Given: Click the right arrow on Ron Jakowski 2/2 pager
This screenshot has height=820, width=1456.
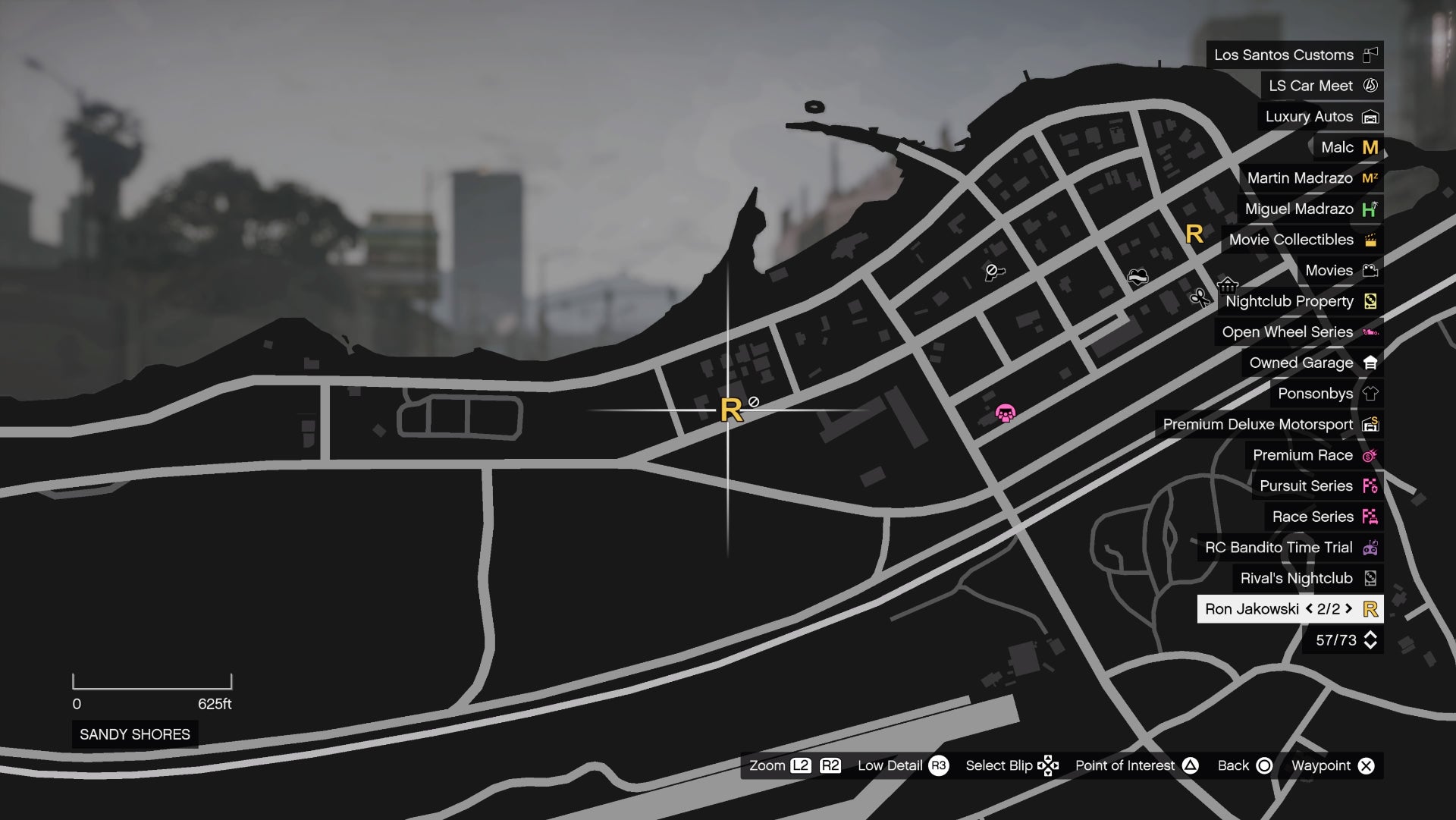Looking at the screenshot, I should point(1347,608).
